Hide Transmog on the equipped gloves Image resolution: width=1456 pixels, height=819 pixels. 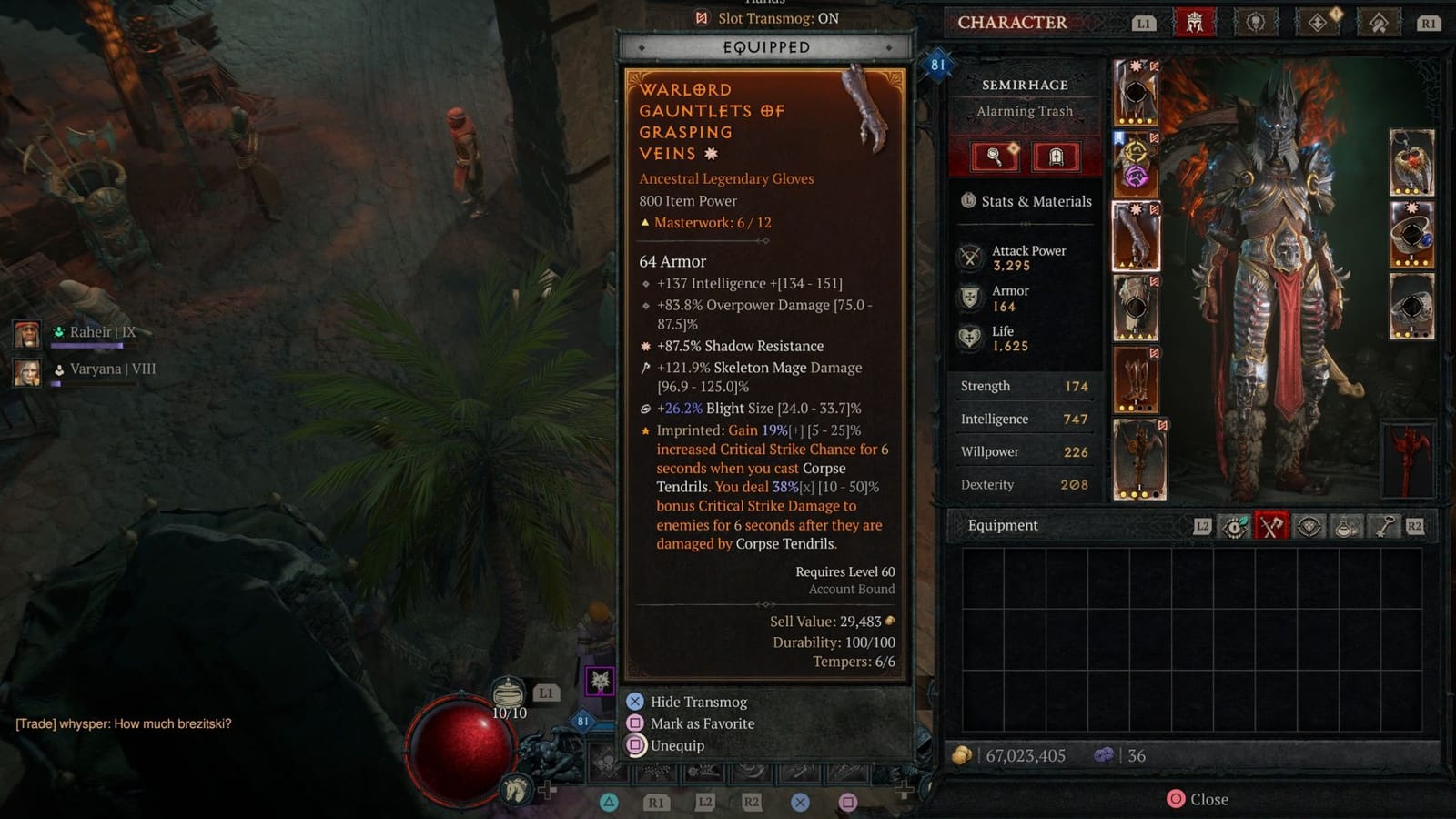pos(697,702)
